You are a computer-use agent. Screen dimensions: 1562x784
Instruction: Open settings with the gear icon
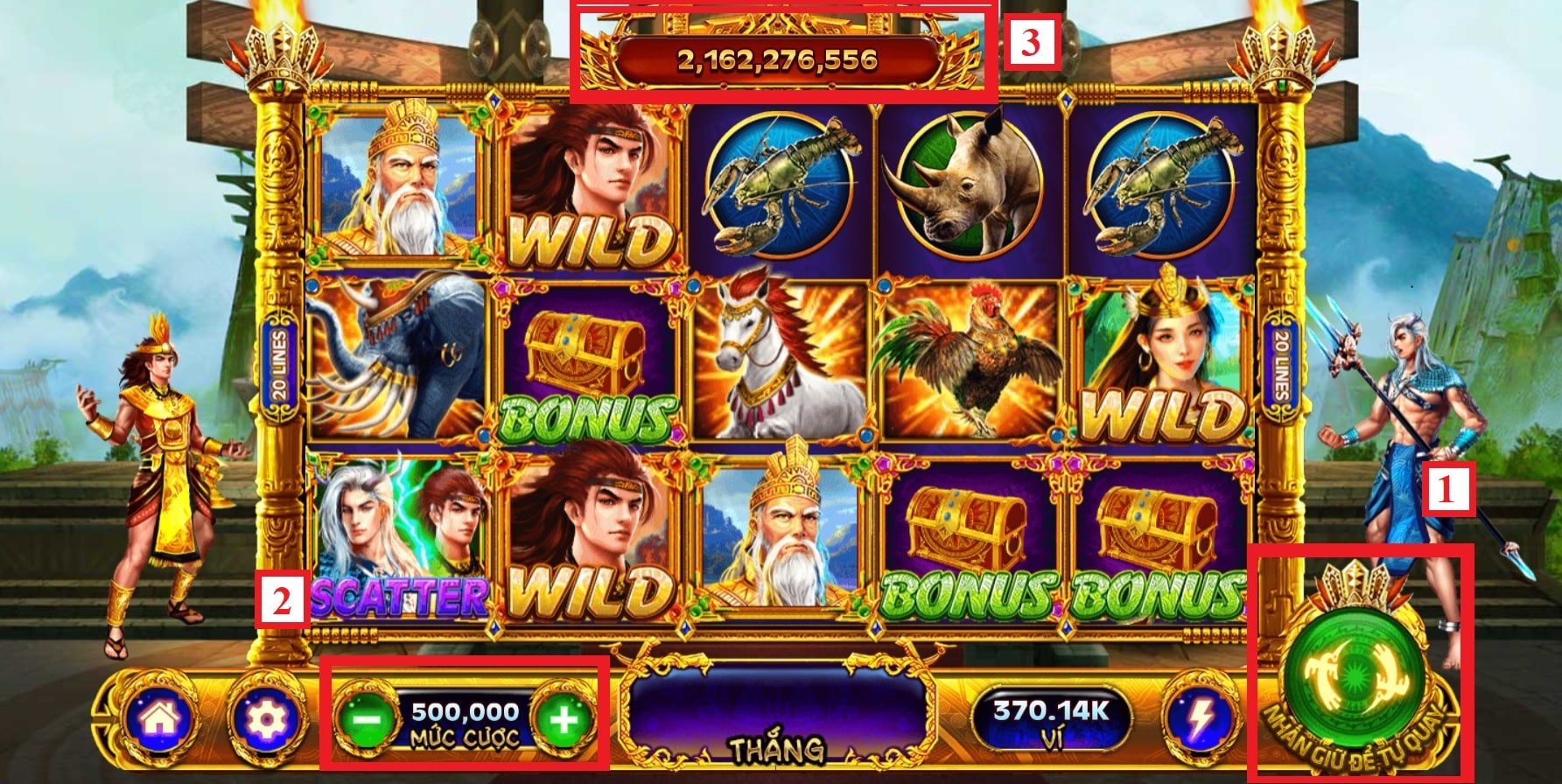tap(267, 719)
